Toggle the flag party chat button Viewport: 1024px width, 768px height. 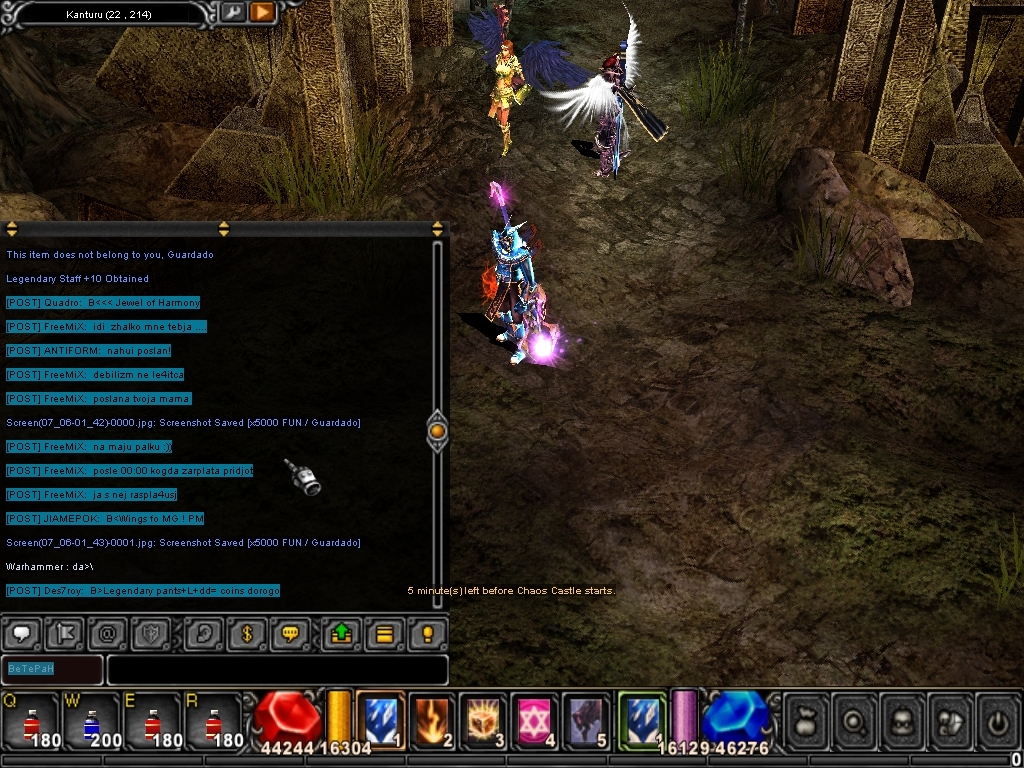[x=65, y=634]
